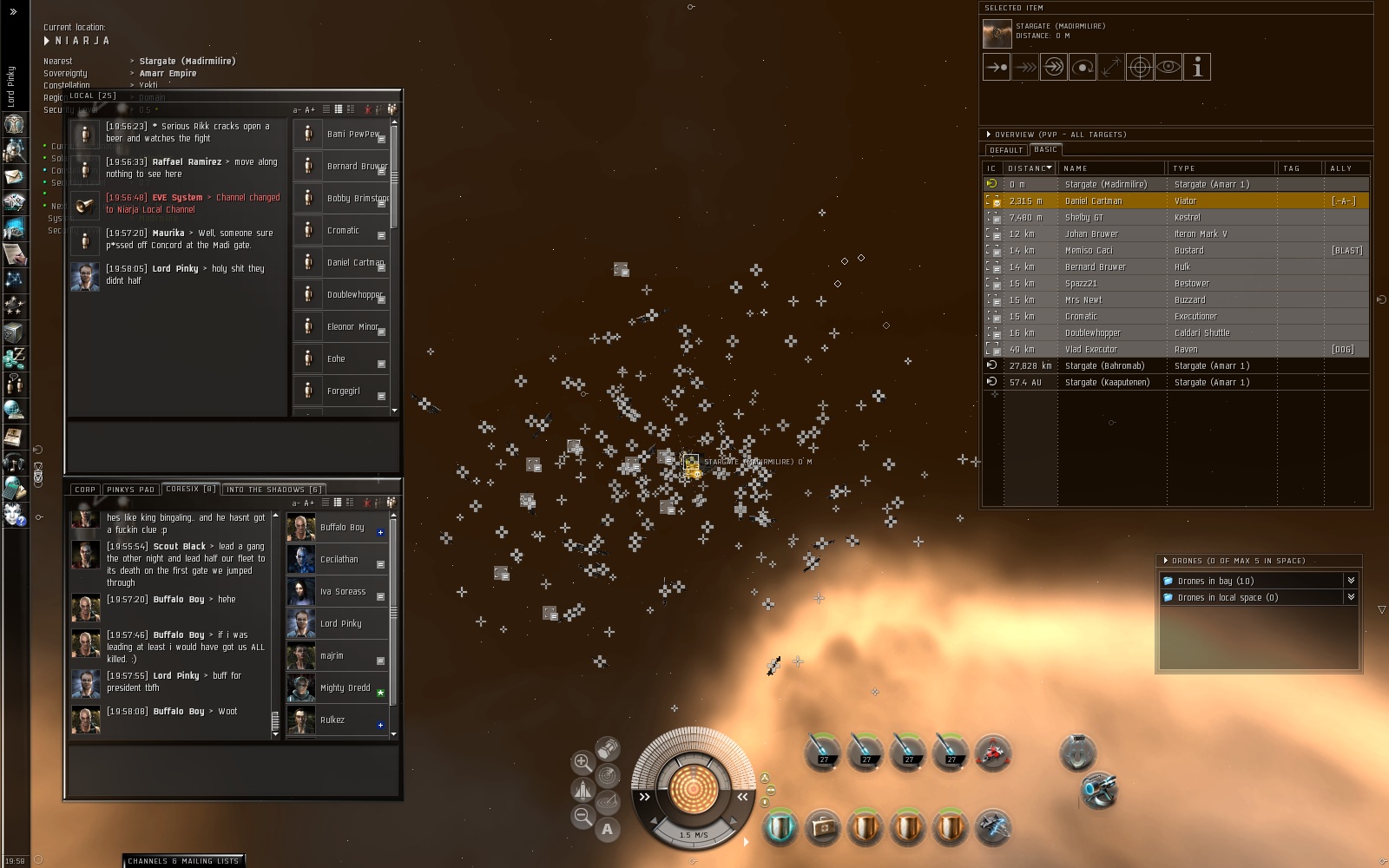Open Channels & Mailing Lists
Image resolution: width=1389 pixels, height=868 pixels.
[183, 861]
